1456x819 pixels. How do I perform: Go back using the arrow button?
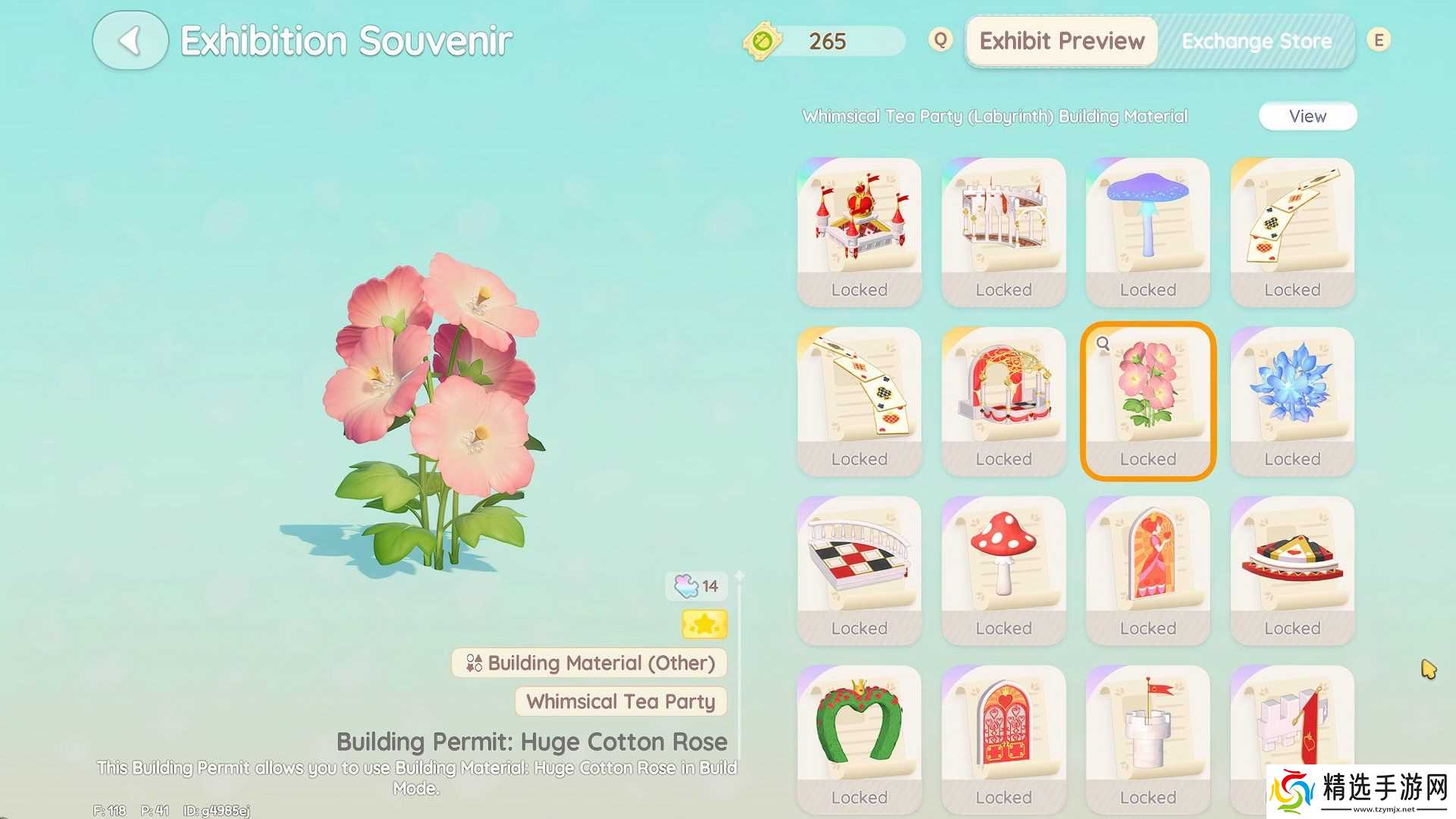click(x=130, y=41)
